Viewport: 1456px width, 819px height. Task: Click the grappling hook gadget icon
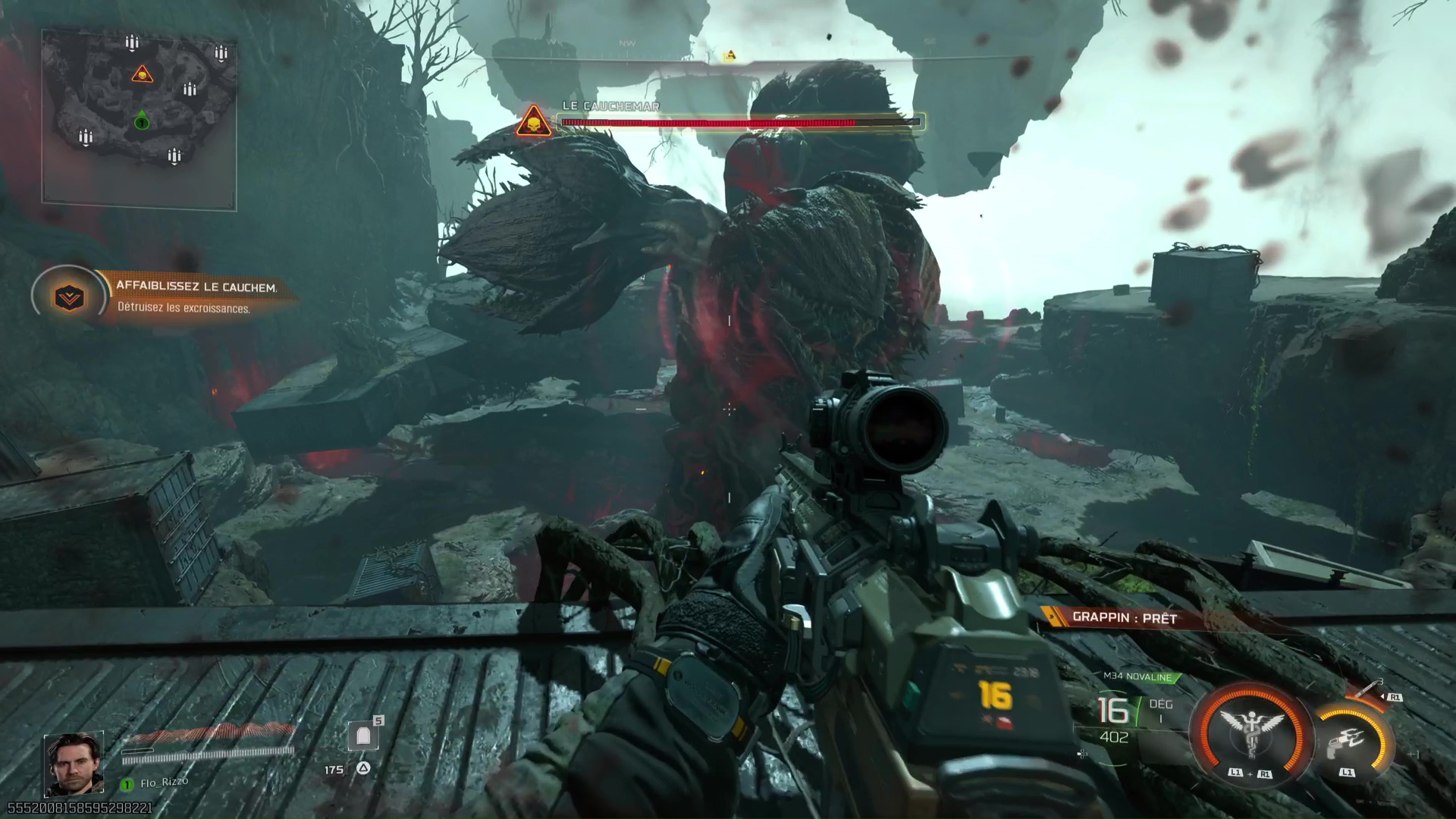point(1348,739)
